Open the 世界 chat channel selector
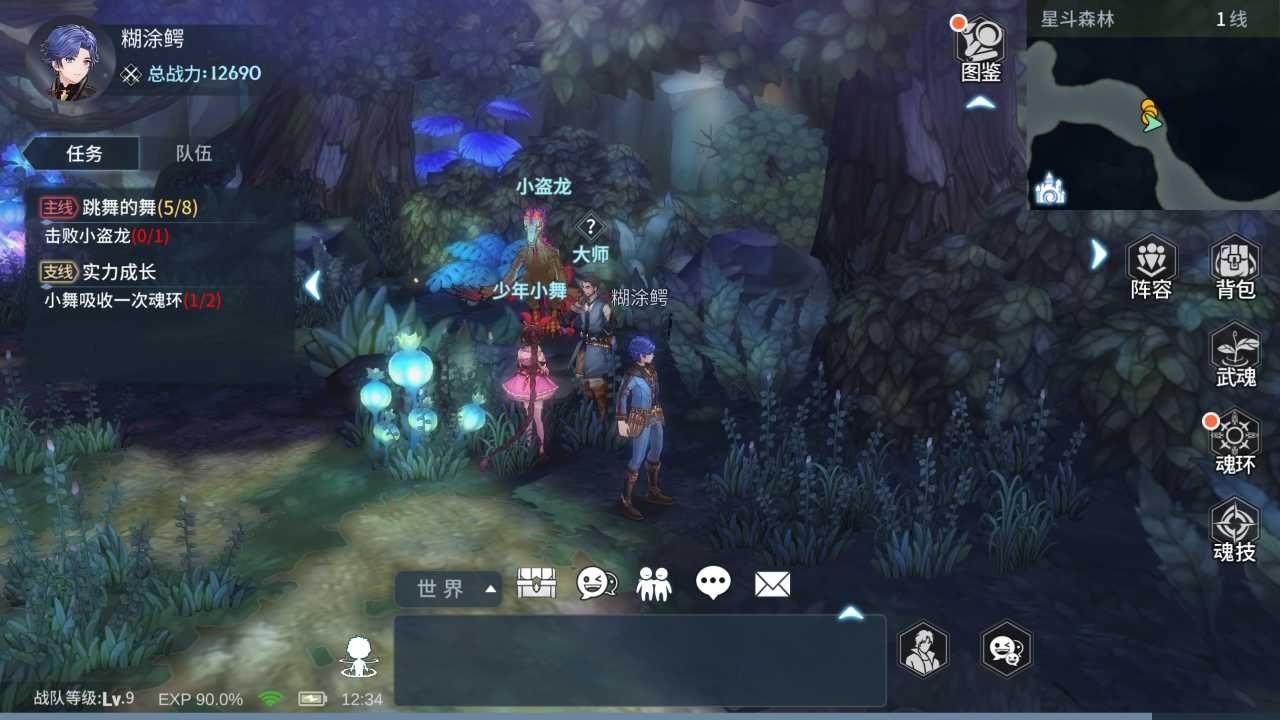 click(x=447, y=589)
